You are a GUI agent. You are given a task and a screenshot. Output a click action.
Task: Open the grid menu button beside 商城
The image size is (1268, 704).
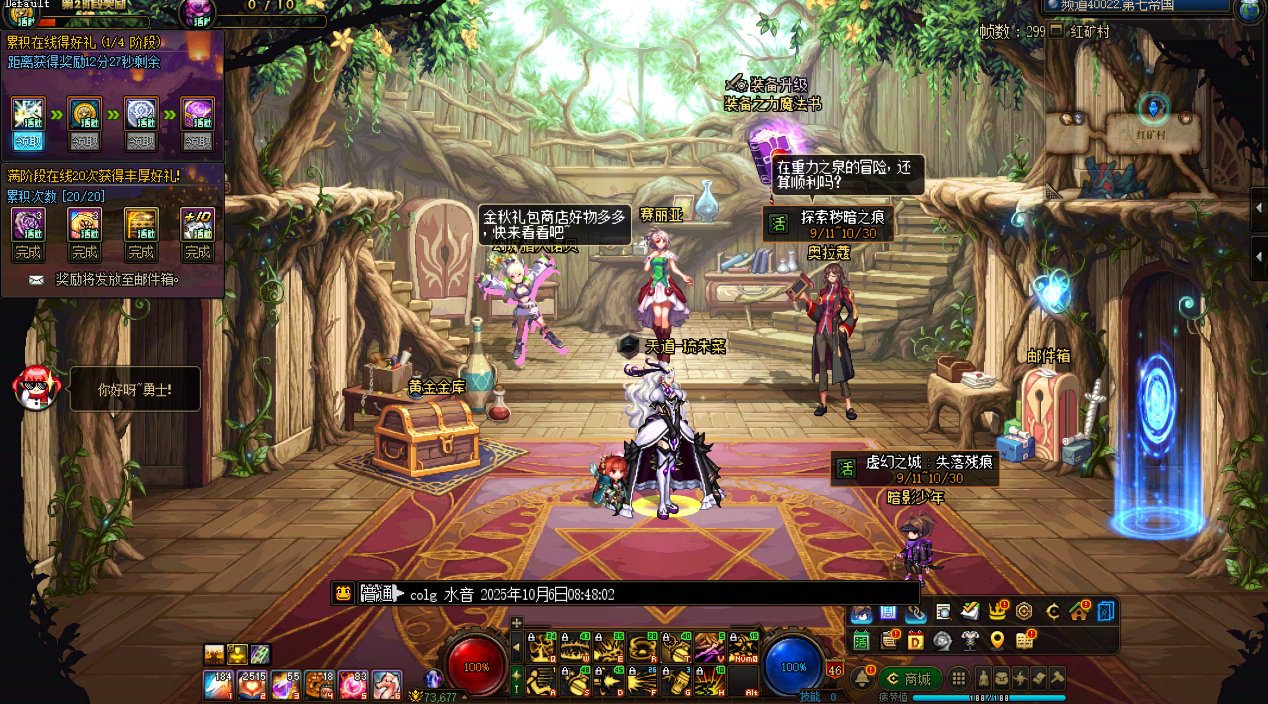point(958,678)
